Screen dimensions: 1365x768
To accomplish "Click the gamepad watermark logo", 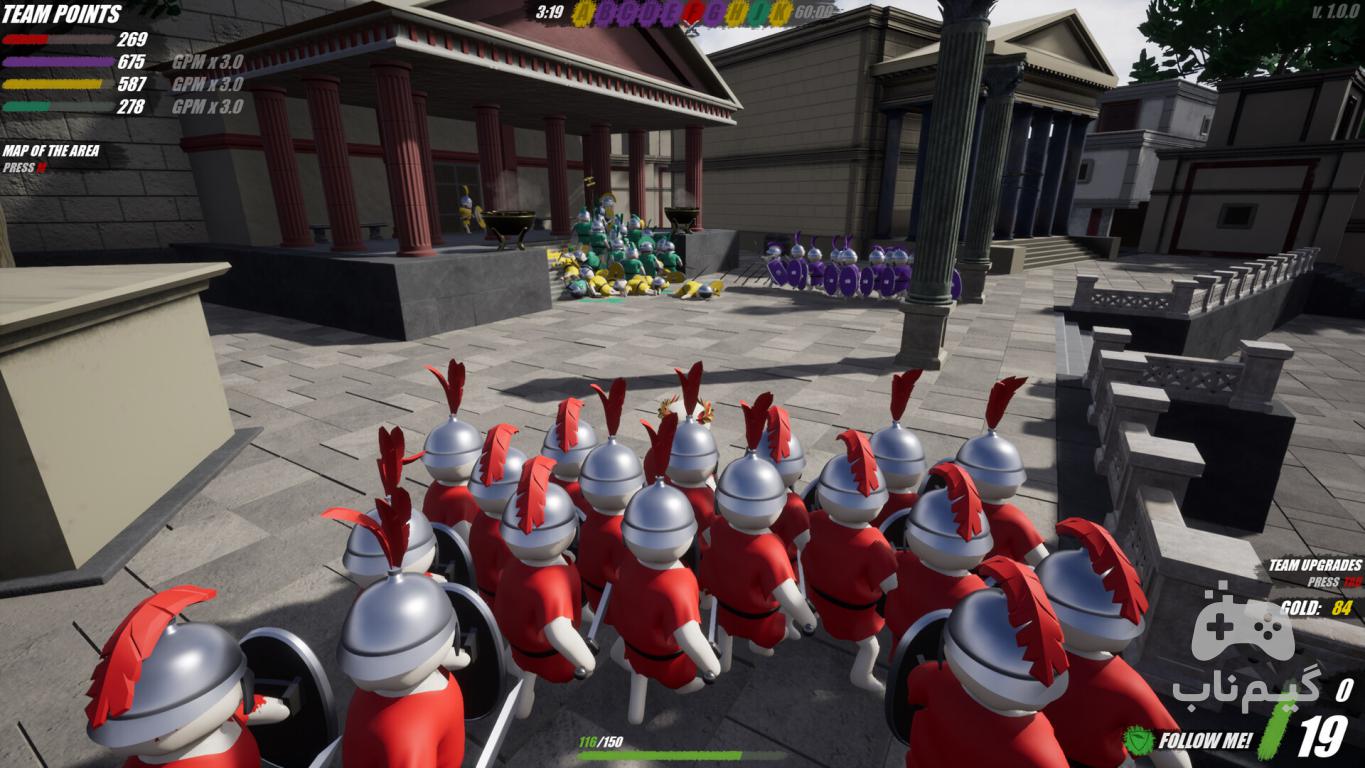I will tap(1242, 626).
